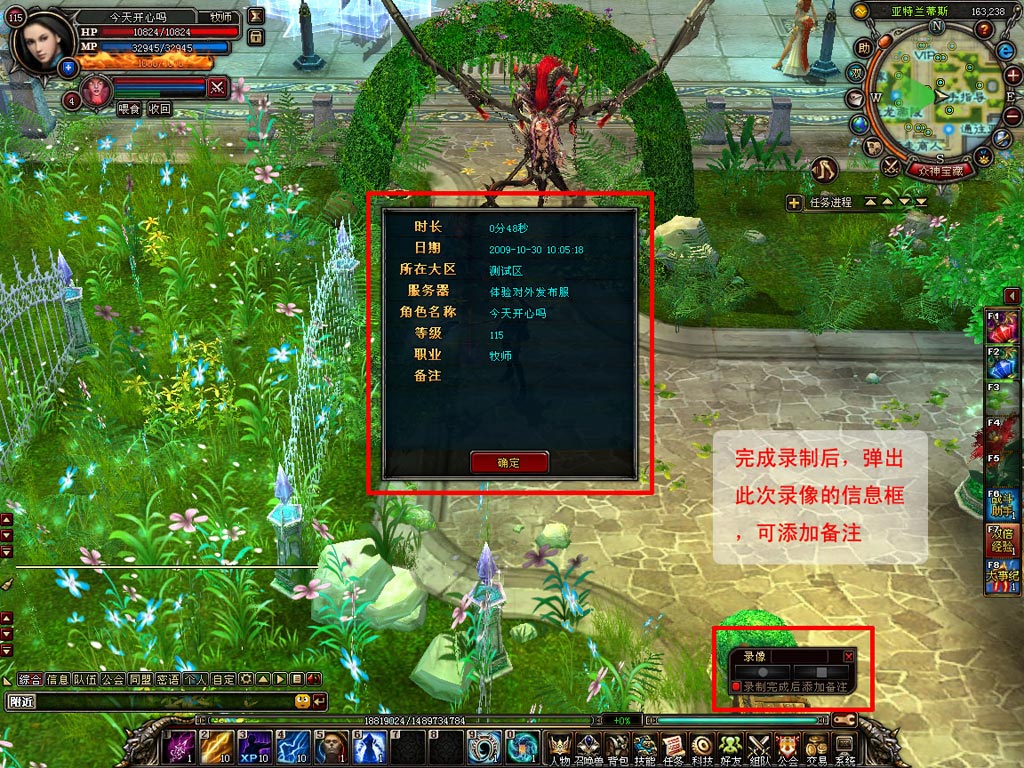Switch chat to the 密语 whisper tab
The image size is (1024, 768).
click(x=167, y=679)
